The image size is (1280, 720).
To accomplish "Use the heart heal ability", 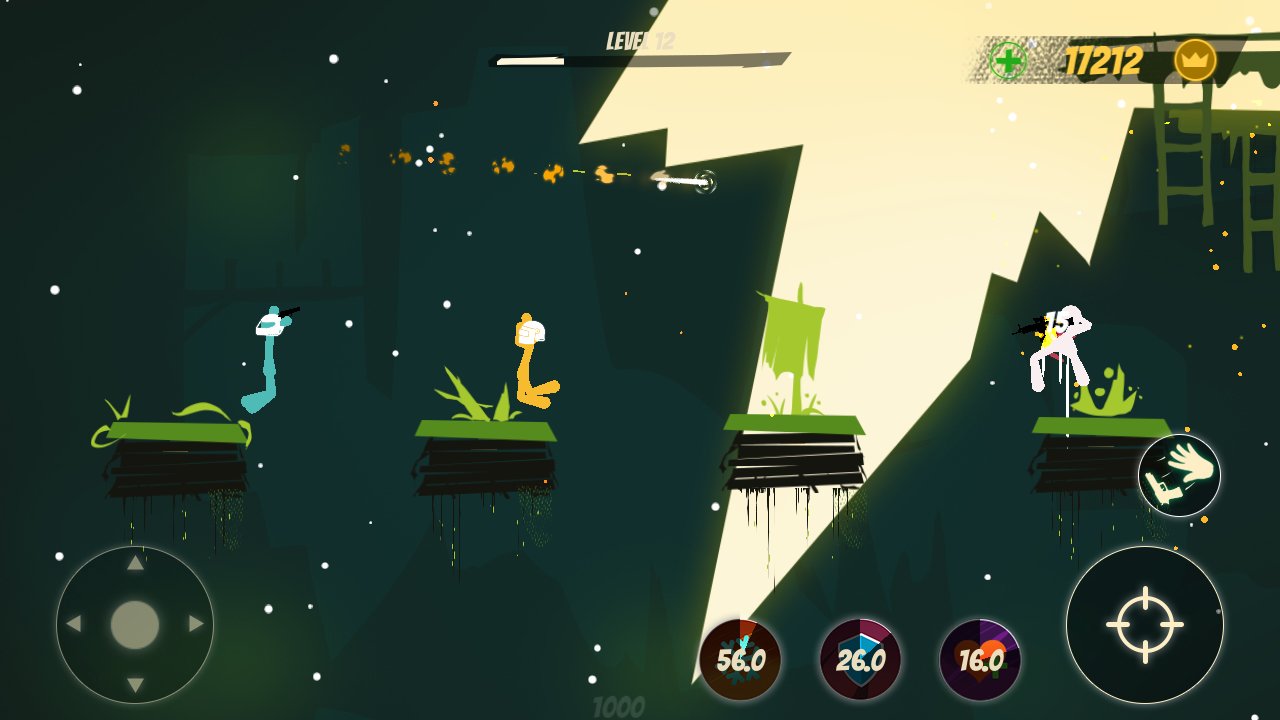I will pos(980,660).
